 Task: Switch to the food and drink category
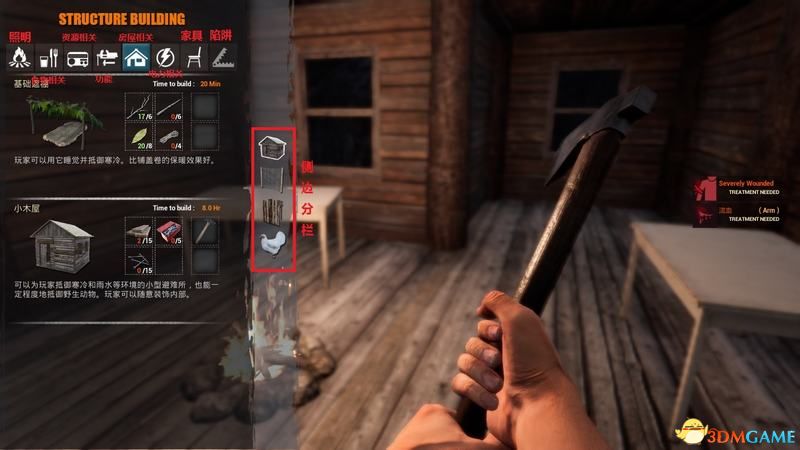(47, 57)
